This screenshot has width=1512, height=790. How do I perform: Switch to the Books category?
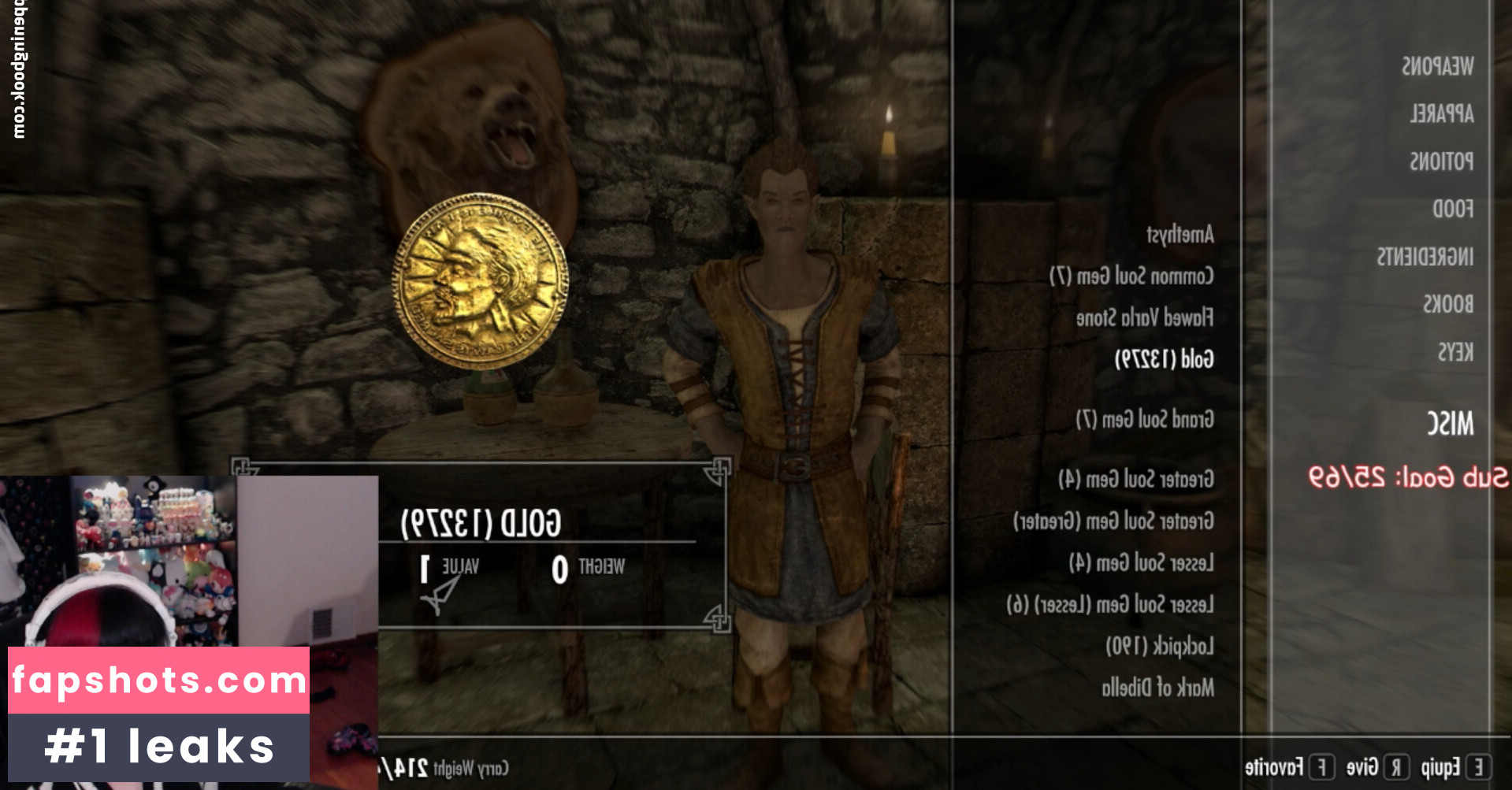coord(1447,304)
